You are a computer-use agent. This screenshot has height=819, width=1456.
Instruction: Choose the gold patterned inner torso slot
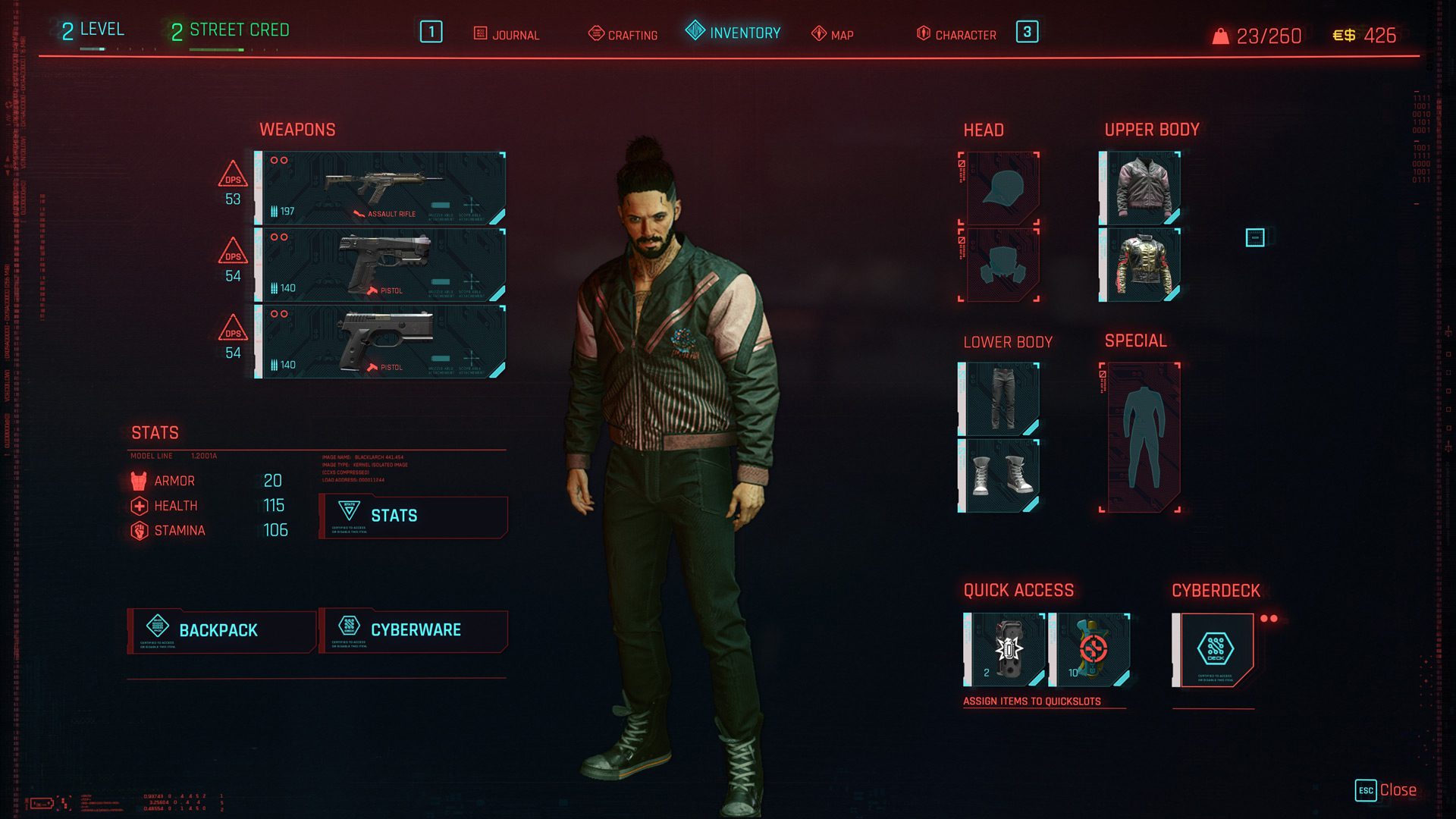click(x=1141, y=265)
